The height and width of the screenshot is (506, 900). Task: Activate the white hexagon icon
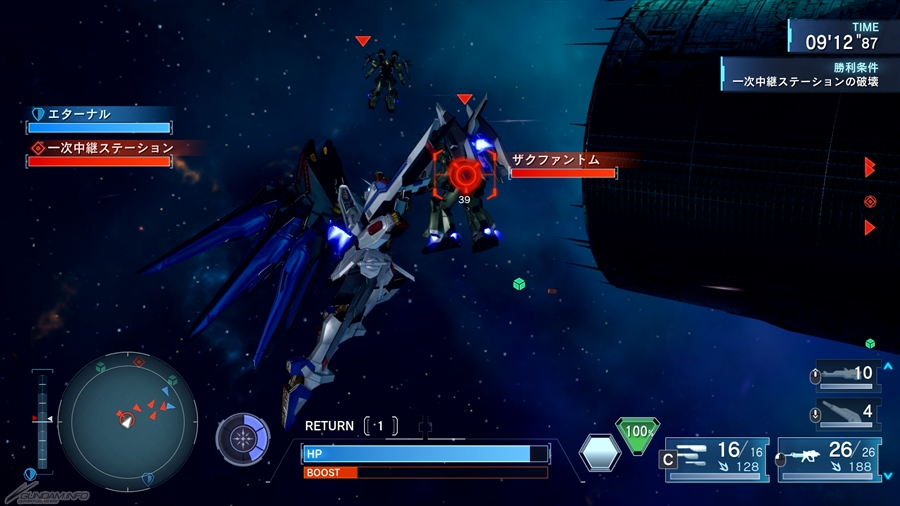(600, 453)
